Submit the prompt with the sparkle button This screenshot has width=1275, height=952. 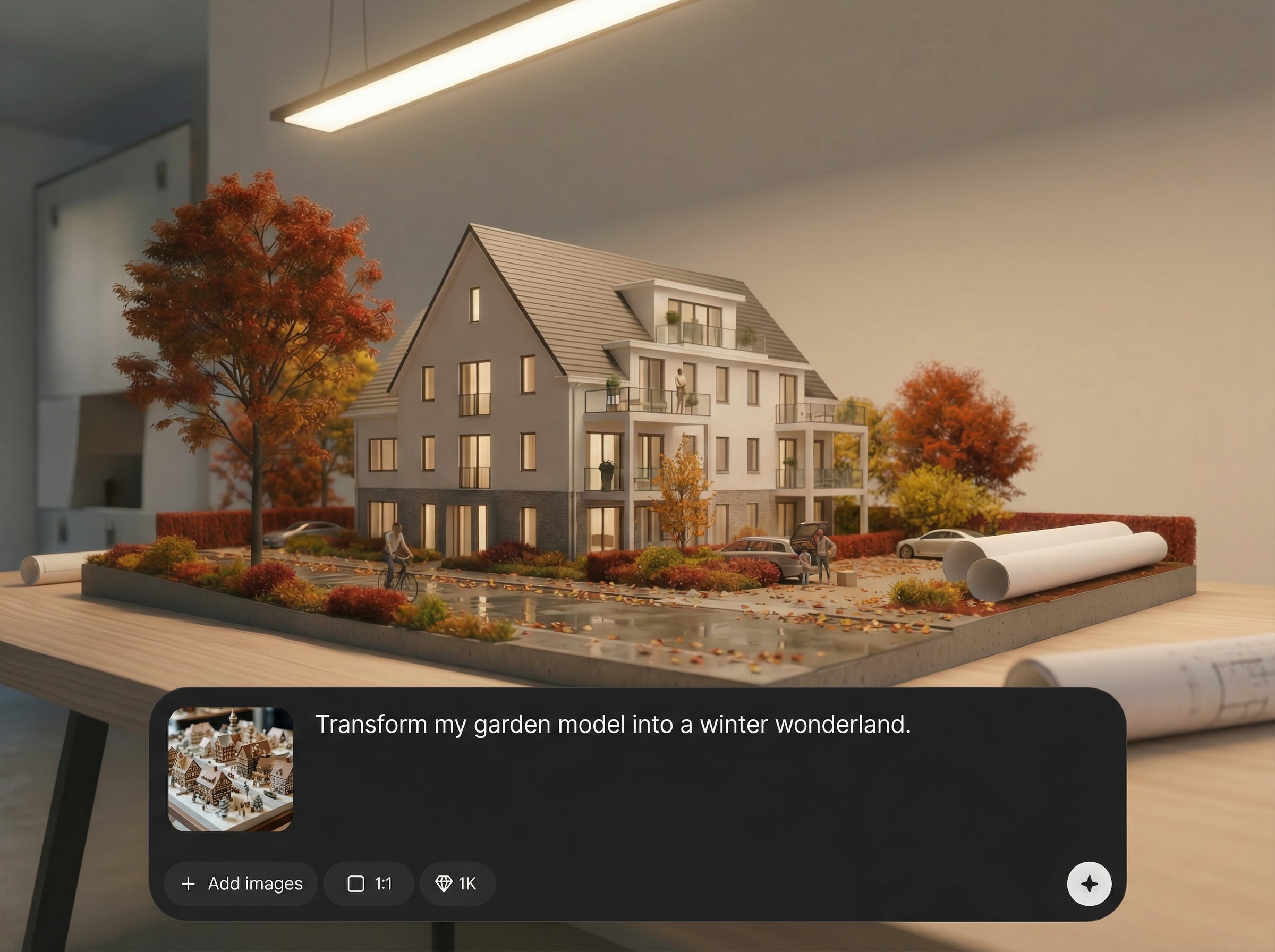(x=1089, y=883)
